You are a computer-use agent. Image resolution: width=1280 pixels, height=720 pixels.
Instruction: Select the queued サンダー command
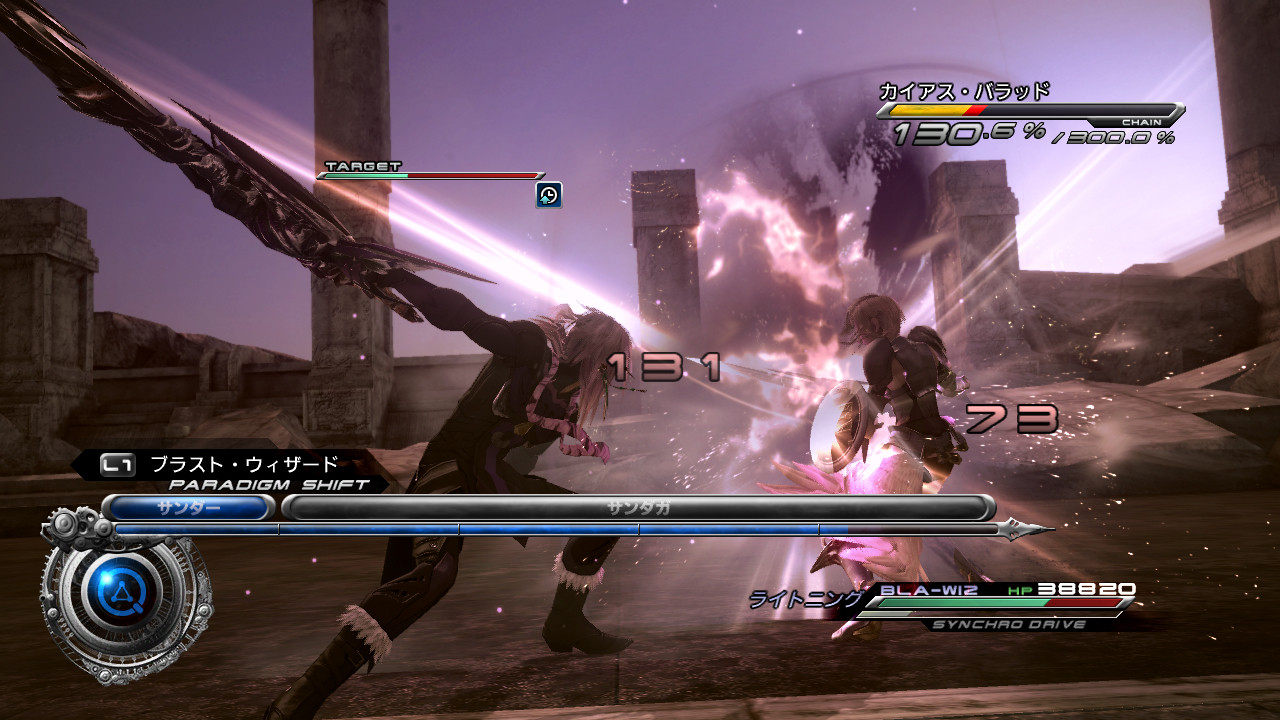(188, 508)
